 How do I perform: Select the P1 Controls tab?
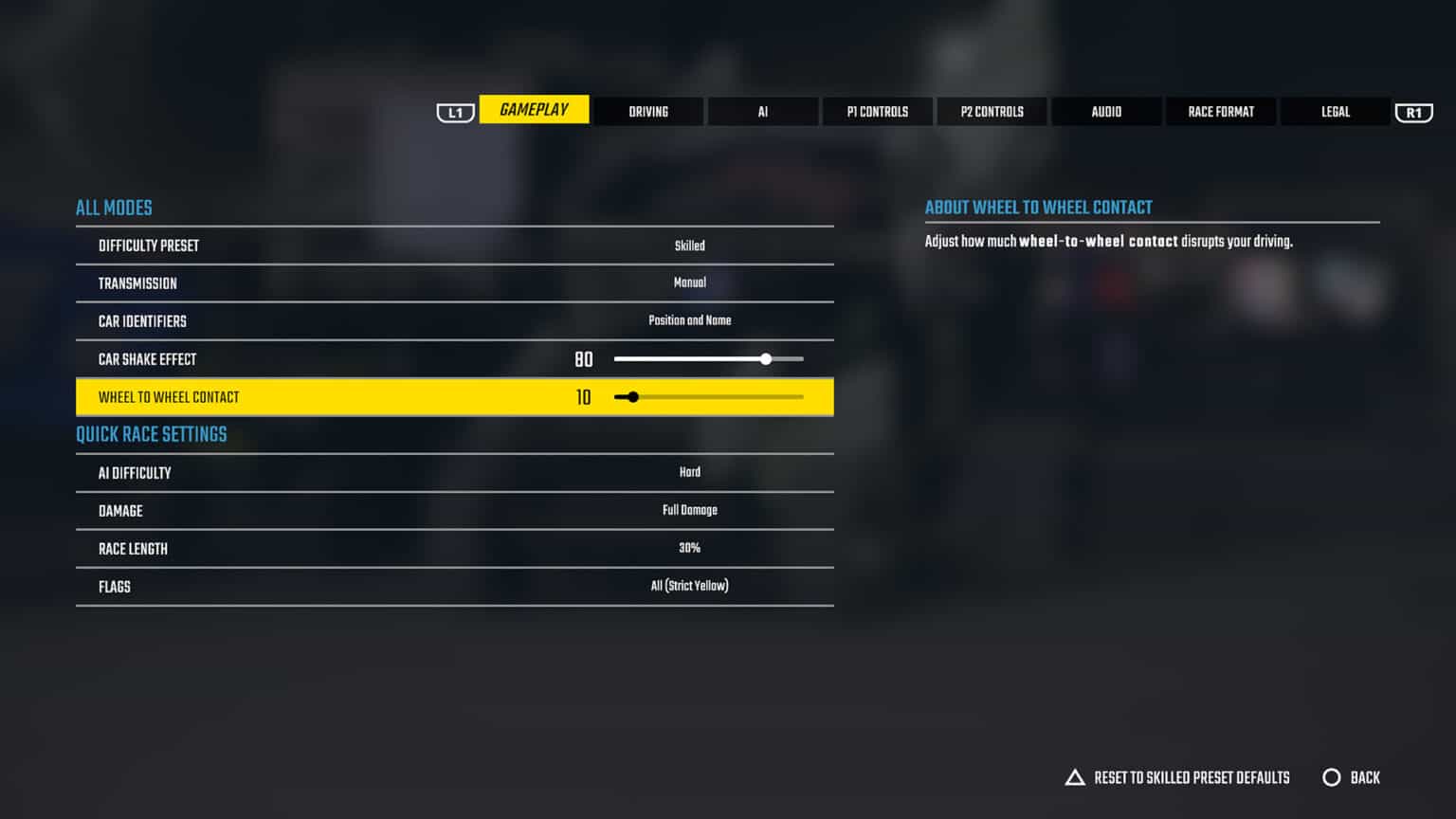tap(878, 111)
